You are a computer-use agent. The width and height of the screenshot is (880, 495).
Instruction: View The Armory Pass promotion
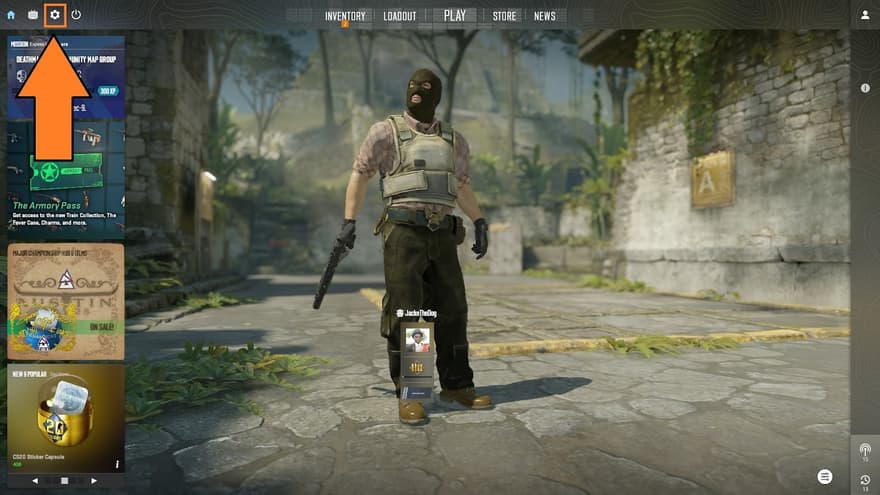[x=66, y=190]
